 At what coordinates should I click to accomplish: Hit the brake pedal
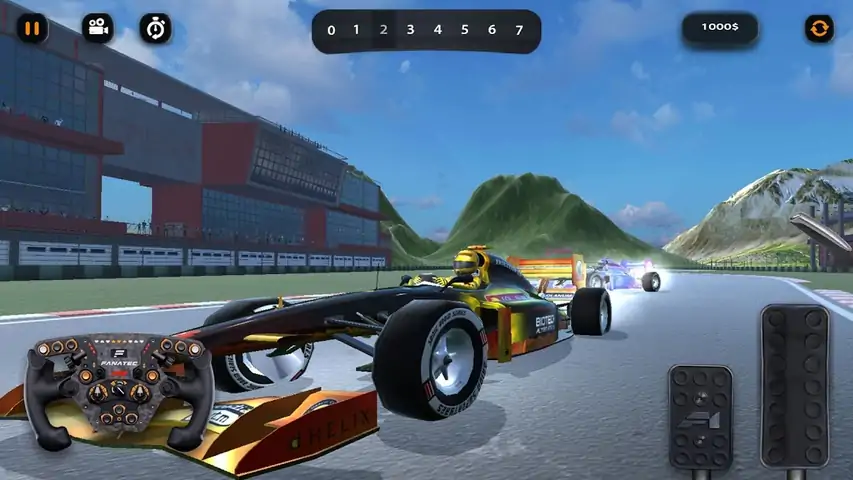(x=700, y=417)
